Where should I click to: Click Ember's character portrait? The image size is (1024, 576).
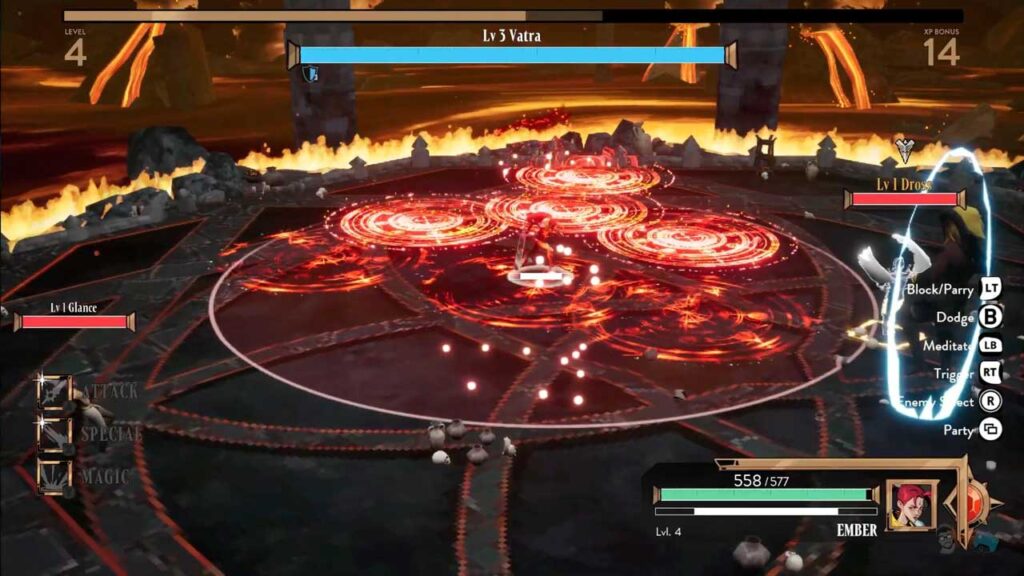911,505
